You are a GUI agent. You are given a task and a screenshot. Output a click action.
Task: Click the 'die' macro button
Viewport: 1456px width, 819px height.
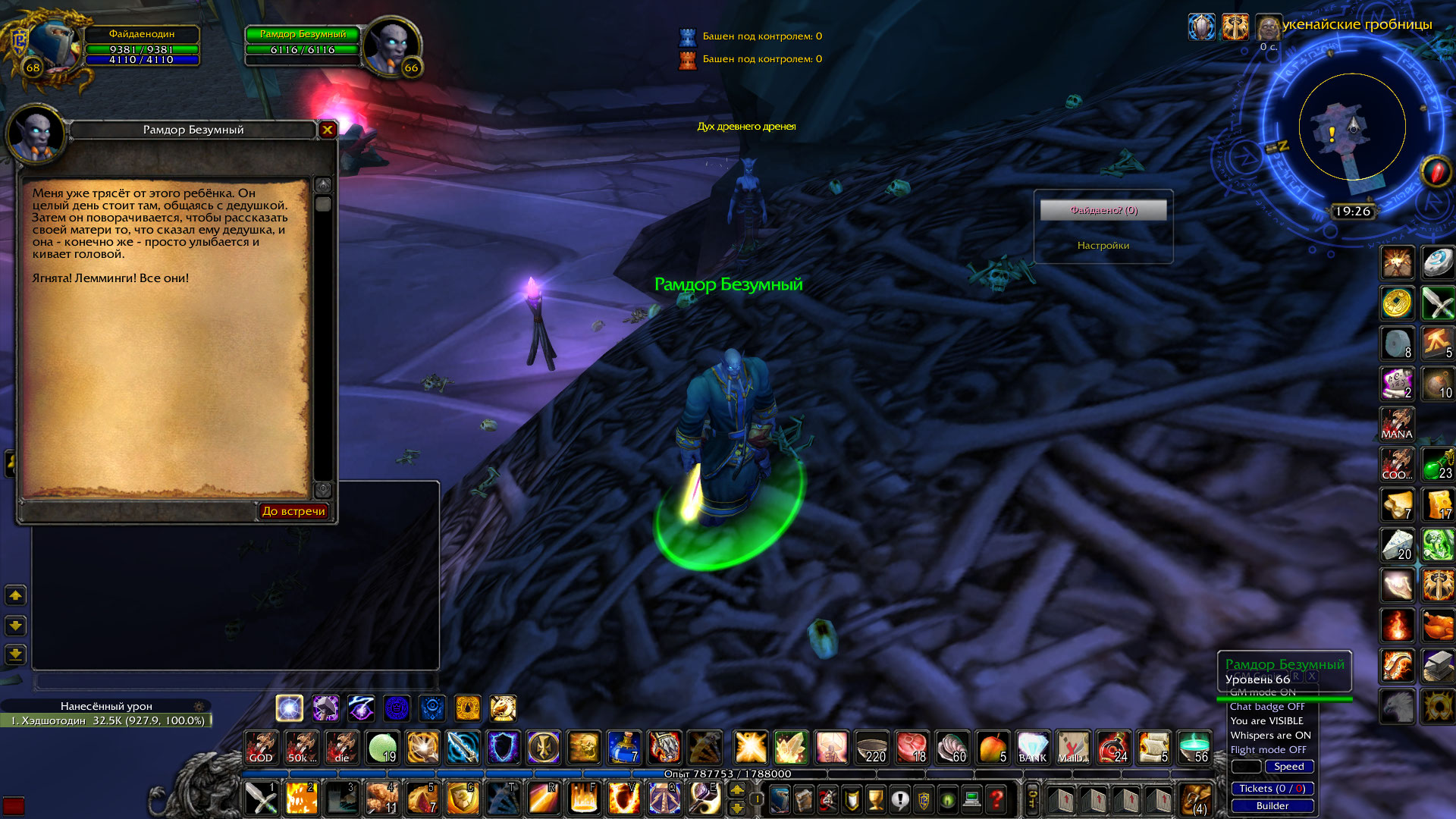342,748
